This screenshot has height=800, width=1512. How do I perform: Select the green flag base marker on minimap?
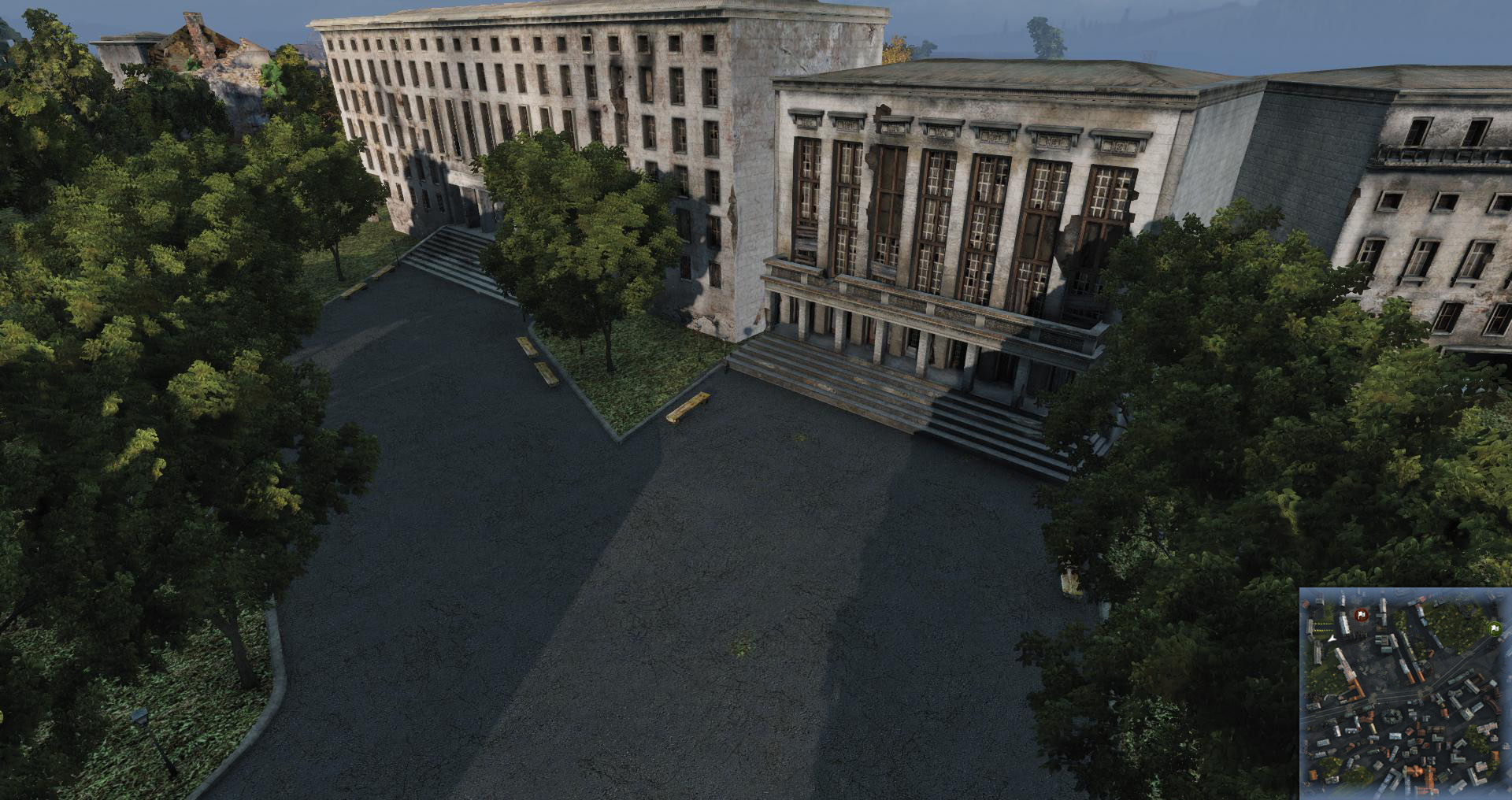coord(1493,628)
